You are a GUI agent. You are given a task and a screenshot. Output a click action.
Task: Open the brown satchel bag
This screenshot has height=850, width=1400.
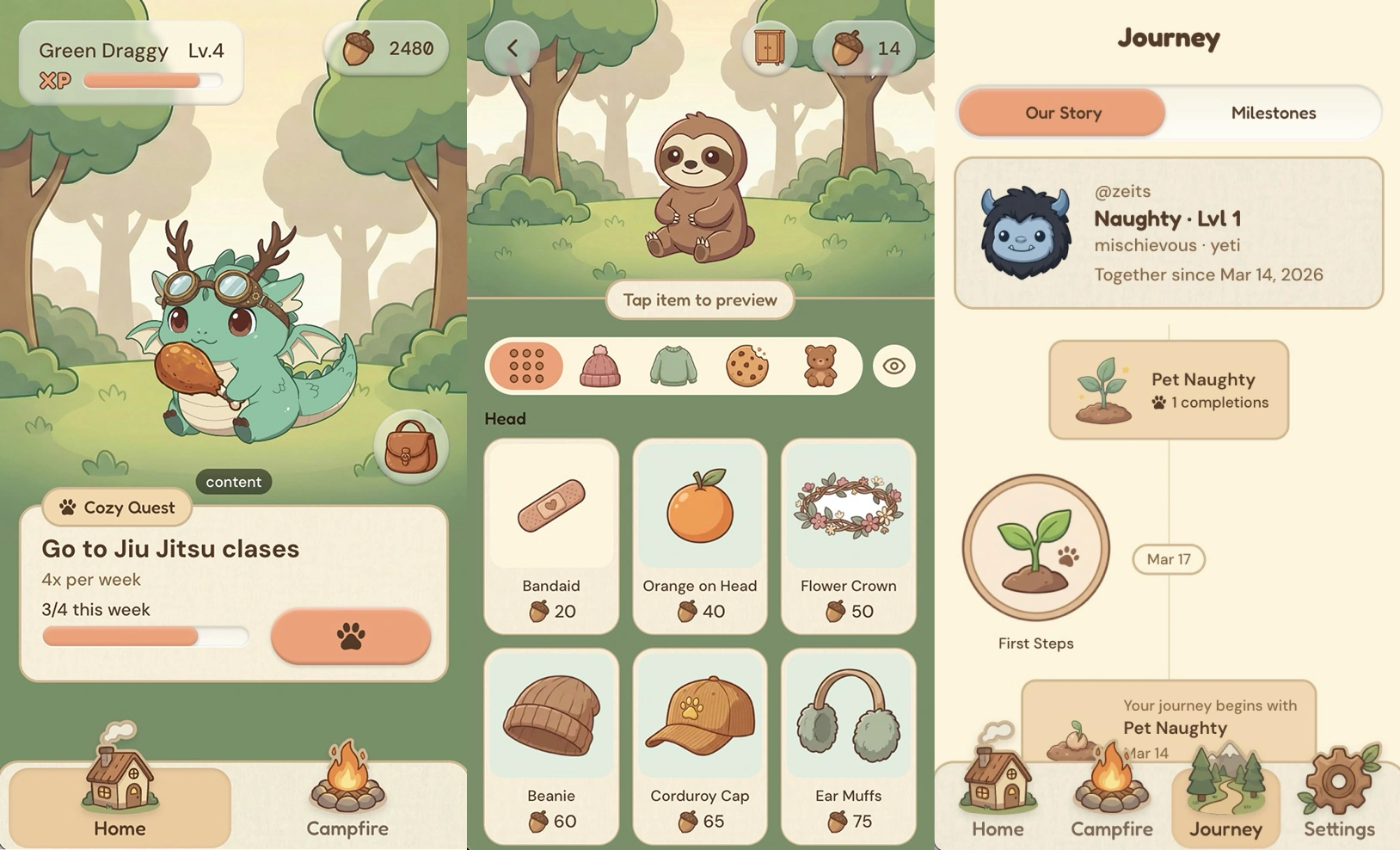pyautogui.click(x=411, y=447)
